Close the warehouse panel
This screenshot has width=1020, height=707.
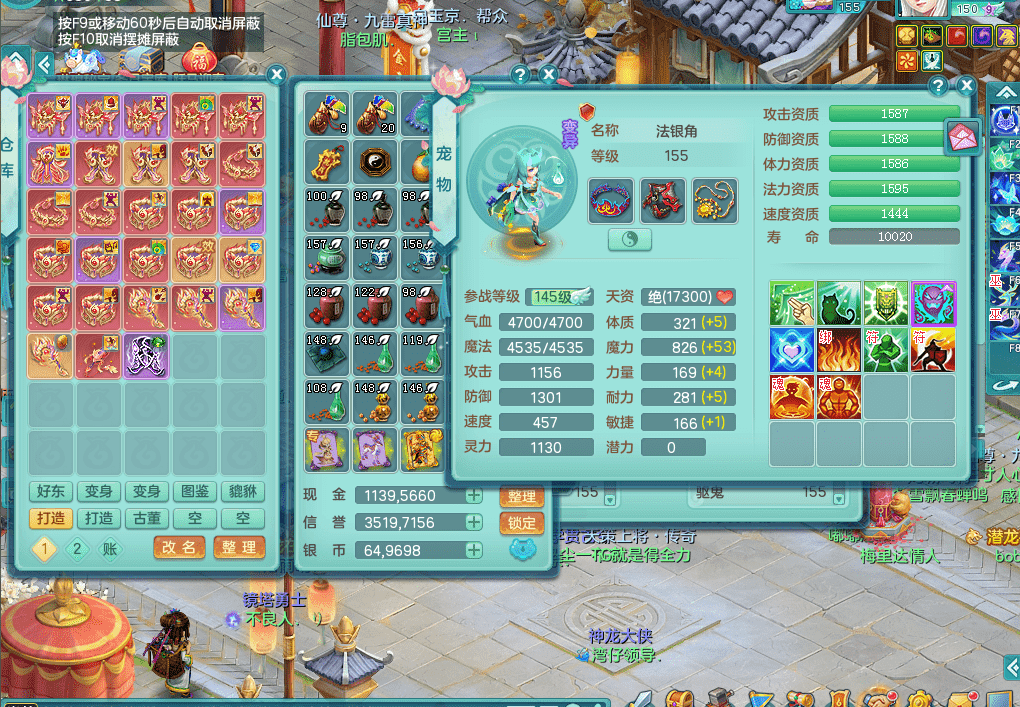click(x=277, y=74)
